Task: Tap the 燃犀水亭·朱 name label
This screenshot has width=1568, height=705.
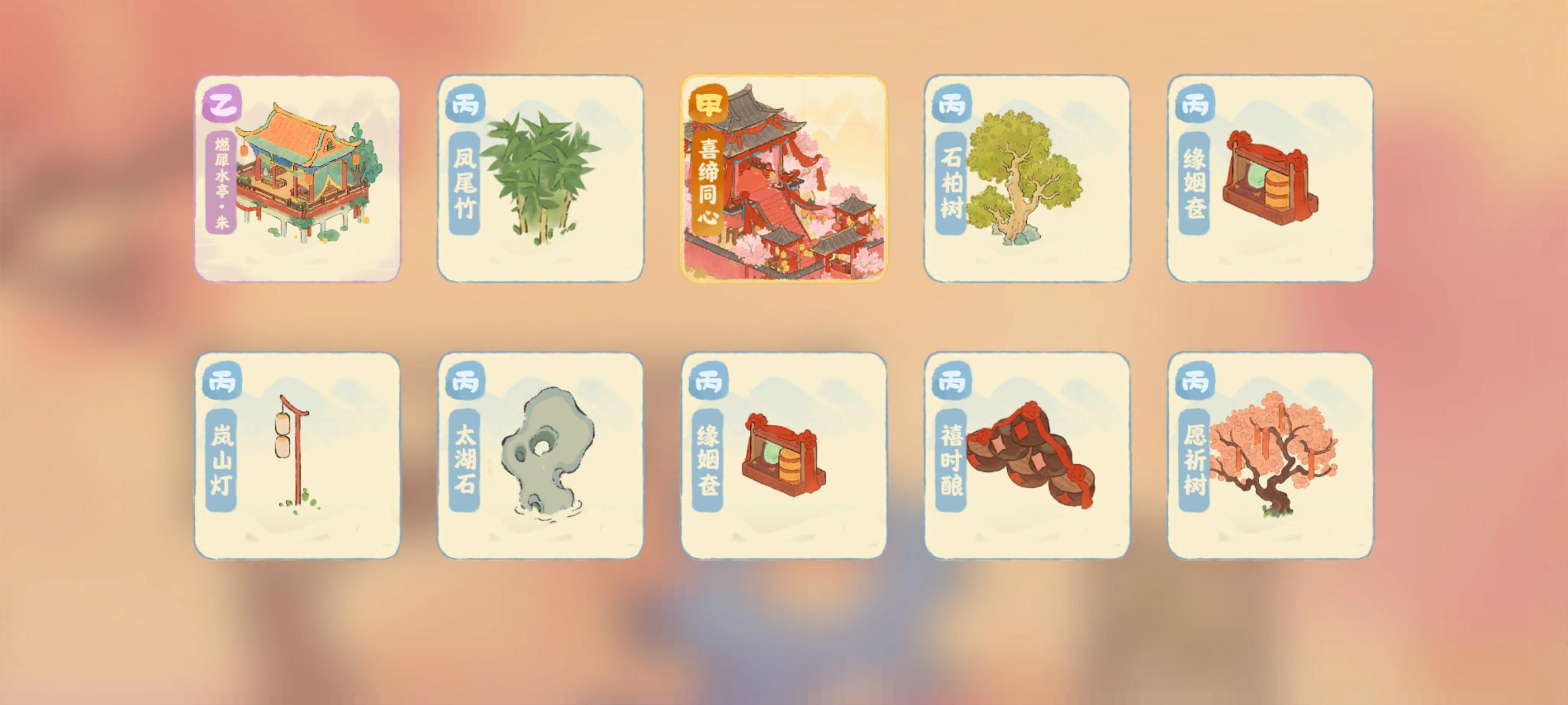Action: [x=221, y=183]
